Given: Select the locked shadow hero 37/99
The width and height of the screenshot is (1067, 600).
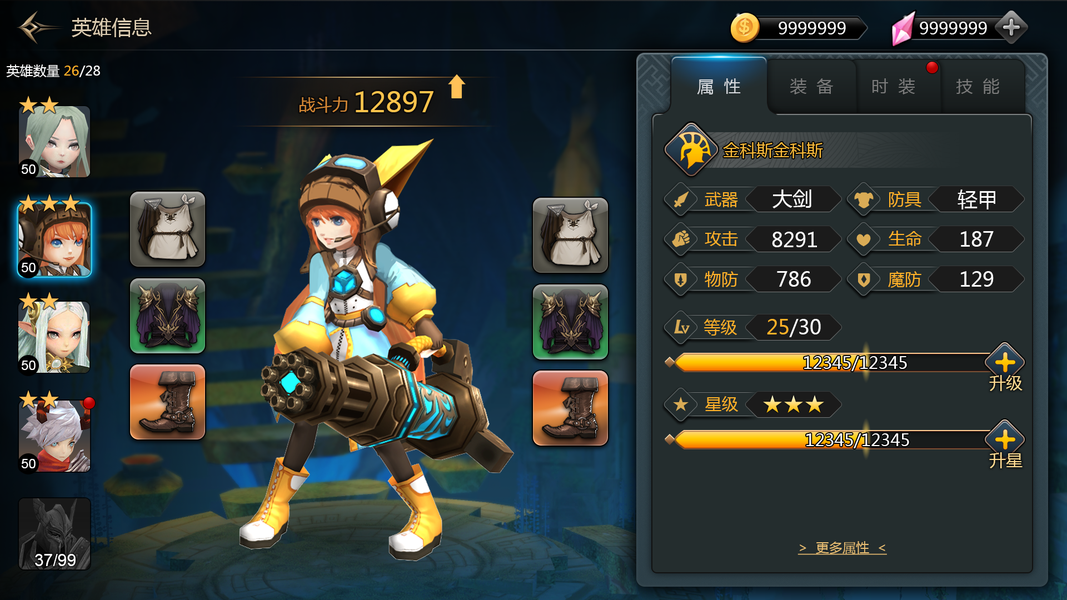Looking at the screenshot, I should [x=55, y=533].
